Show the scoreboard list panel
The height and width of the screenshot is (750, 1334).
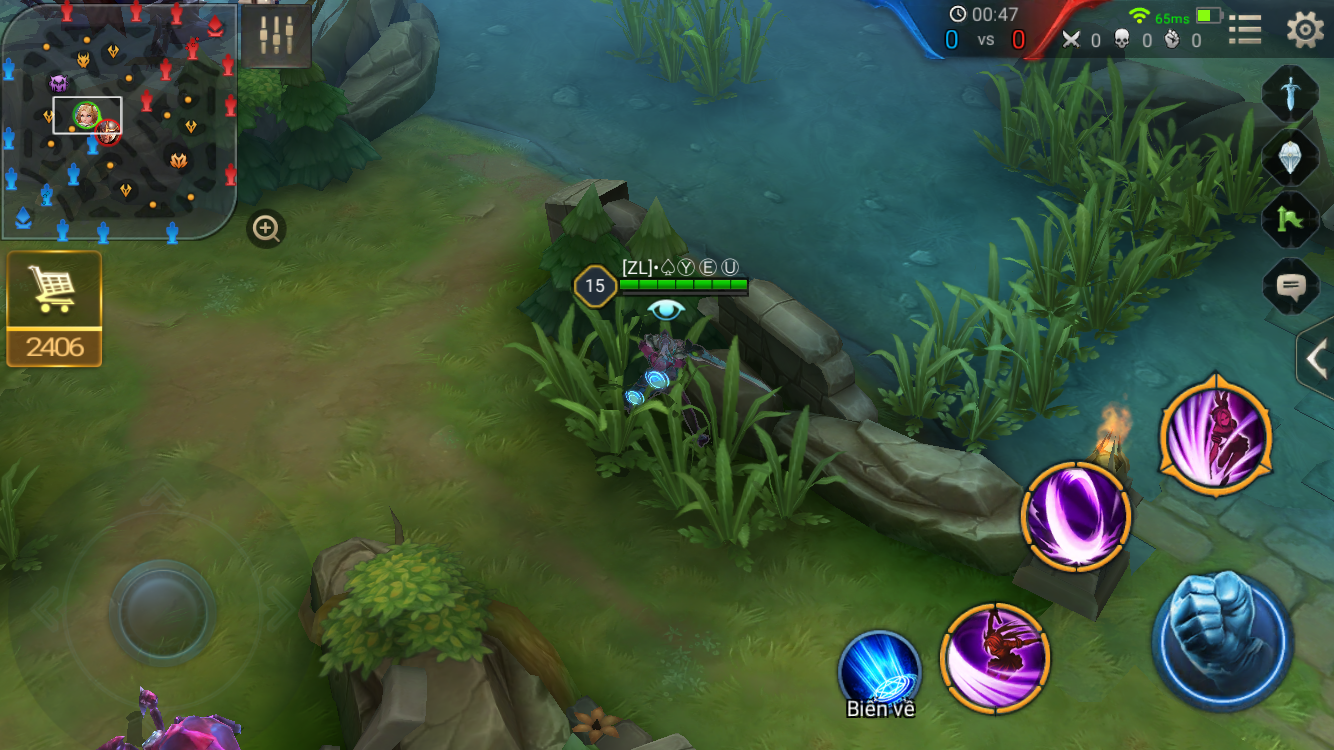click(x=1245, y=30)
